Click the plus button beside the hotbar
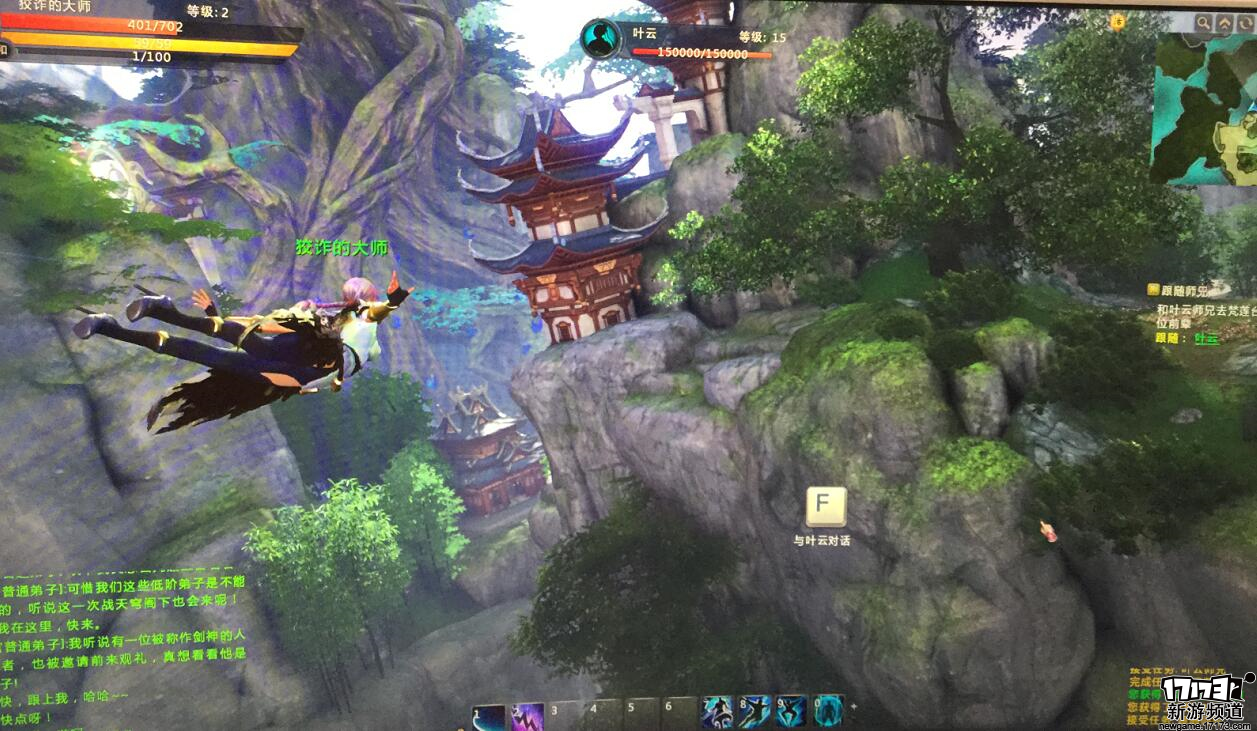Screen dimensions: 1257x731 click(853, 705)
